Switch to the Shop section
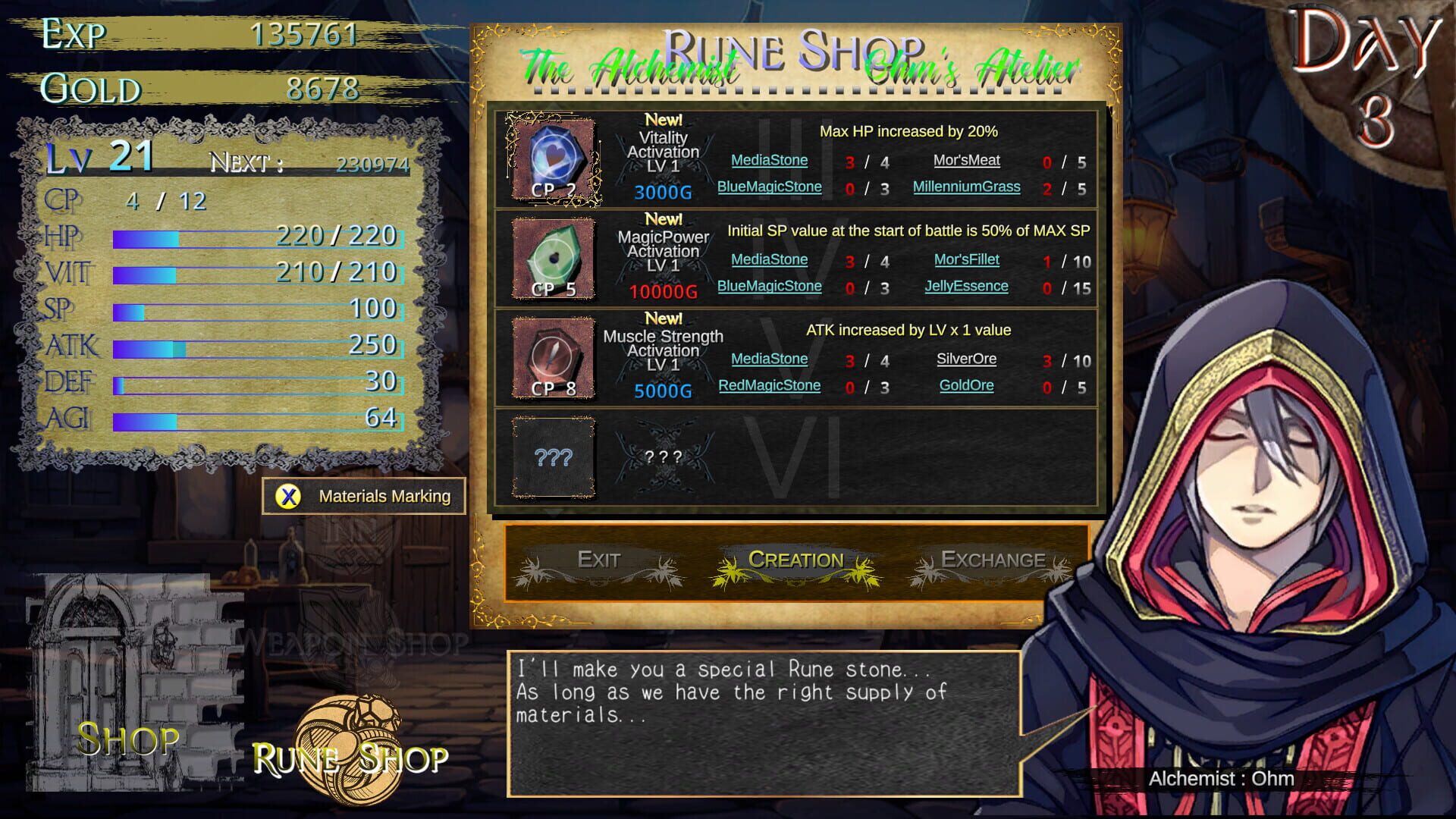 tap(129, 740)
